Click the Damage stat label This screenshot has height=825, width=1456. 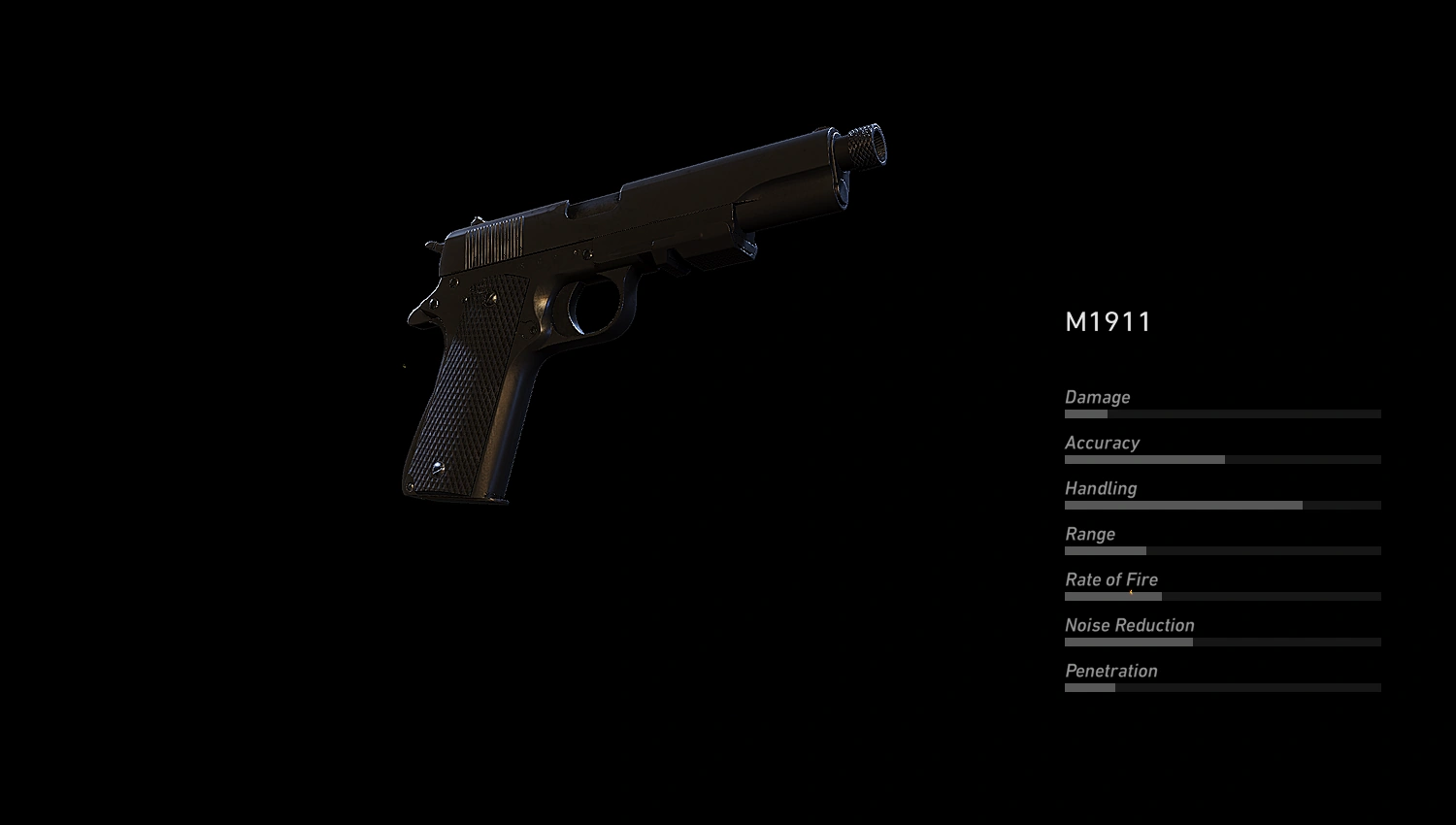click(1097, 397)
